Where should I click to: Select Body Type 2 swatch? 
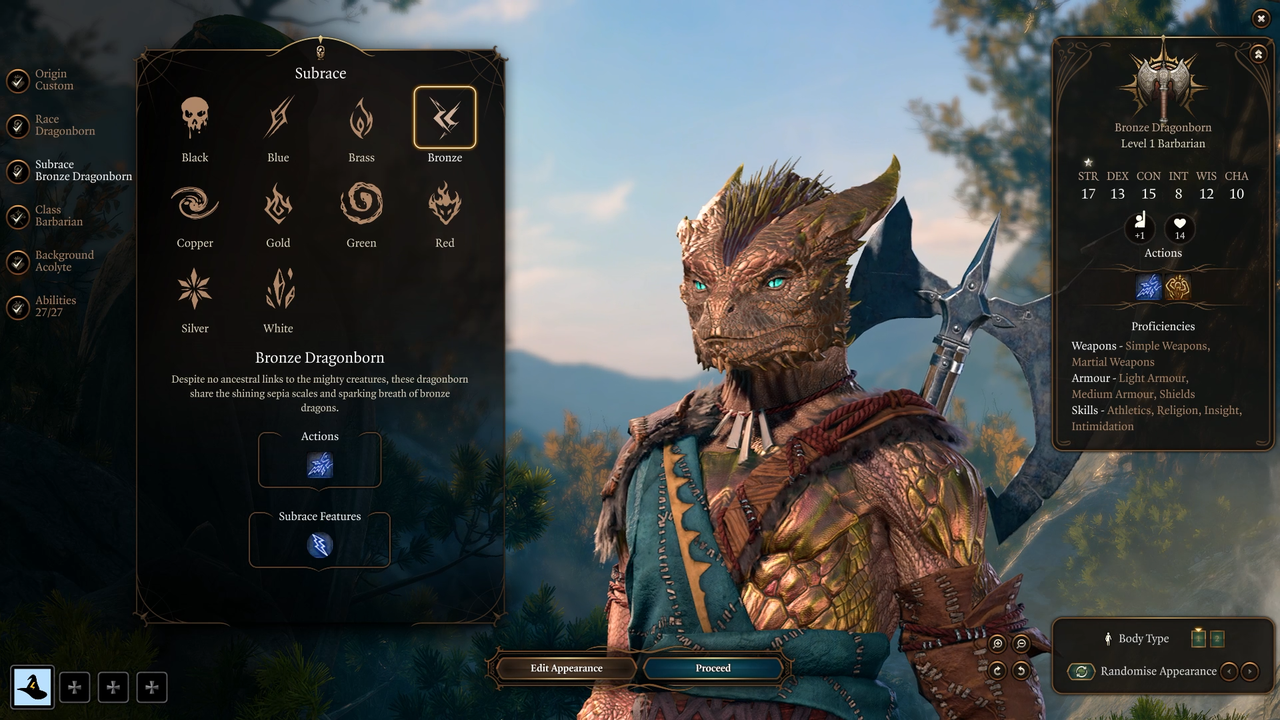pos(1217,638)
